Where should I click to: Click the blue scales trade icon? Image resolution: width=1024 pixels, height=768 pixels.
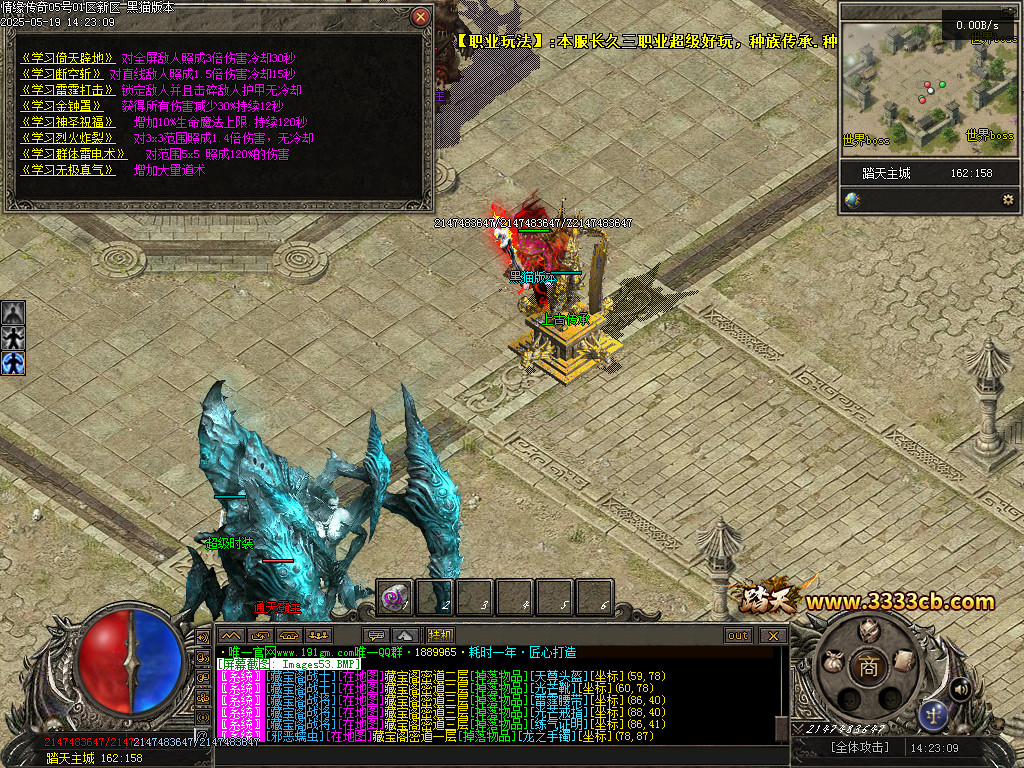tap(933, 714)
